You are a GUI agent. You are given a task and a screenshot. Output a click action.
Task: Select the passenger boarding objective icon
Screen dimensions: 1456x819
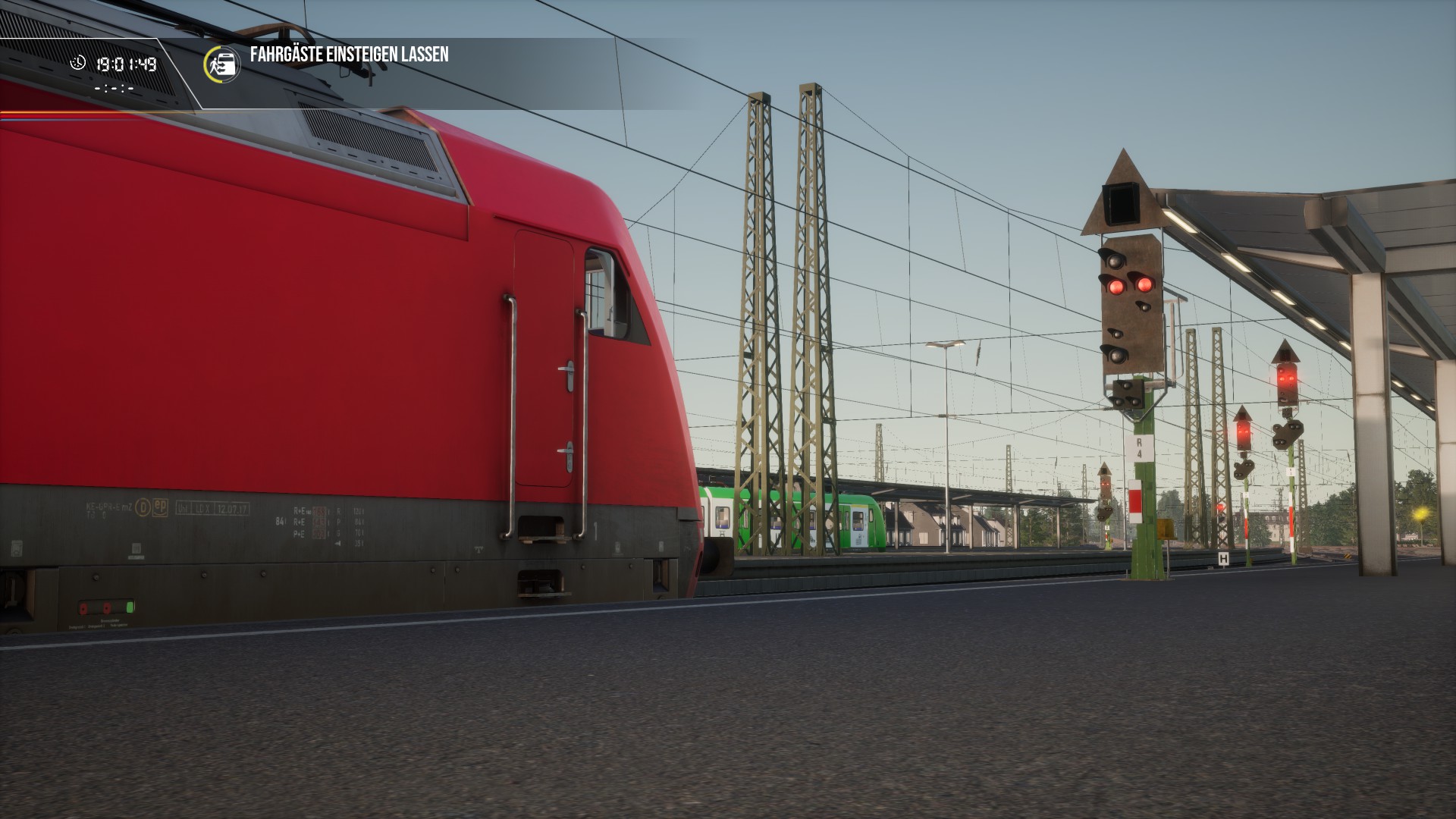[222, 64]
